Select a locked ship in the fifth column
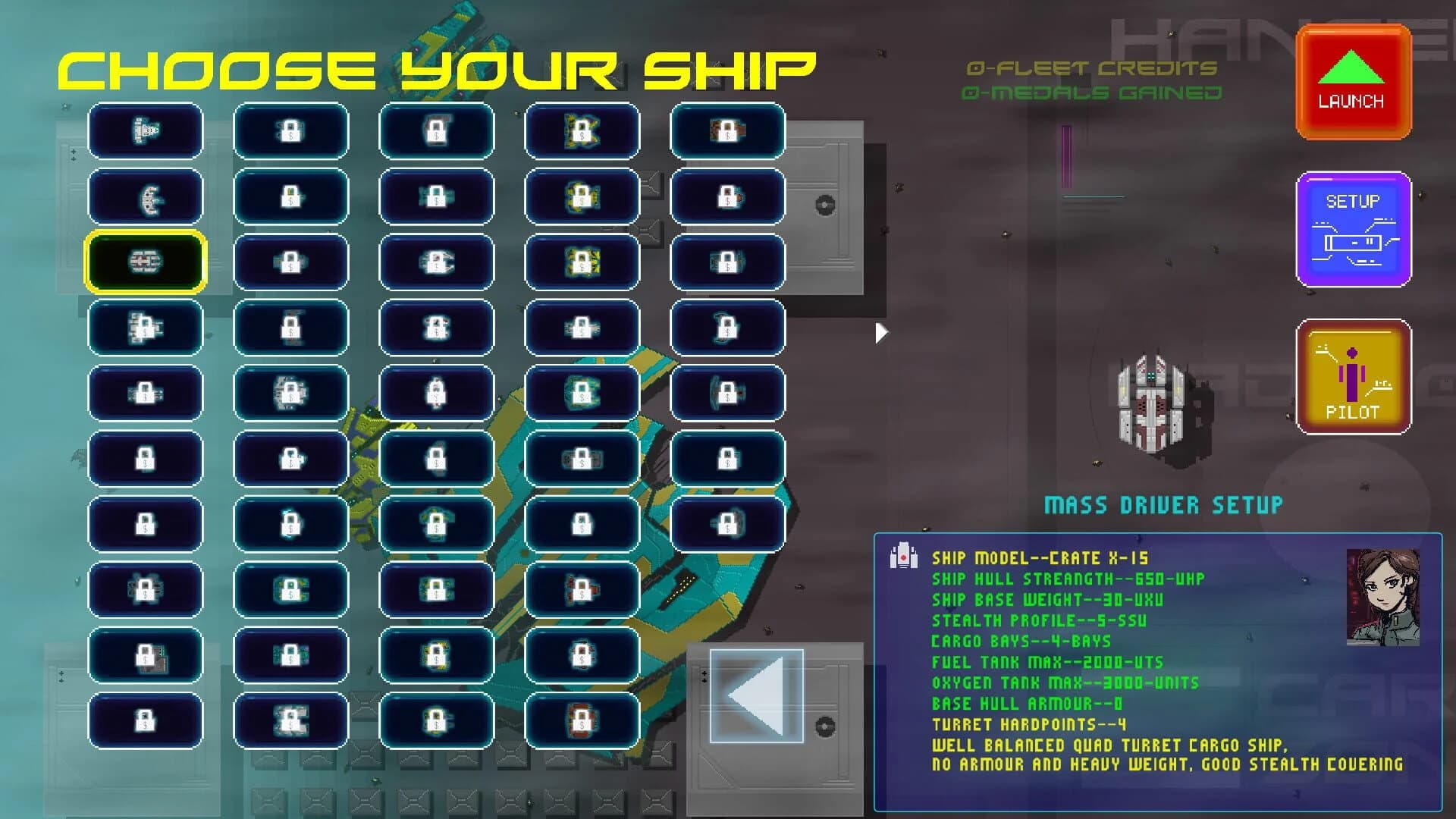 727,131
